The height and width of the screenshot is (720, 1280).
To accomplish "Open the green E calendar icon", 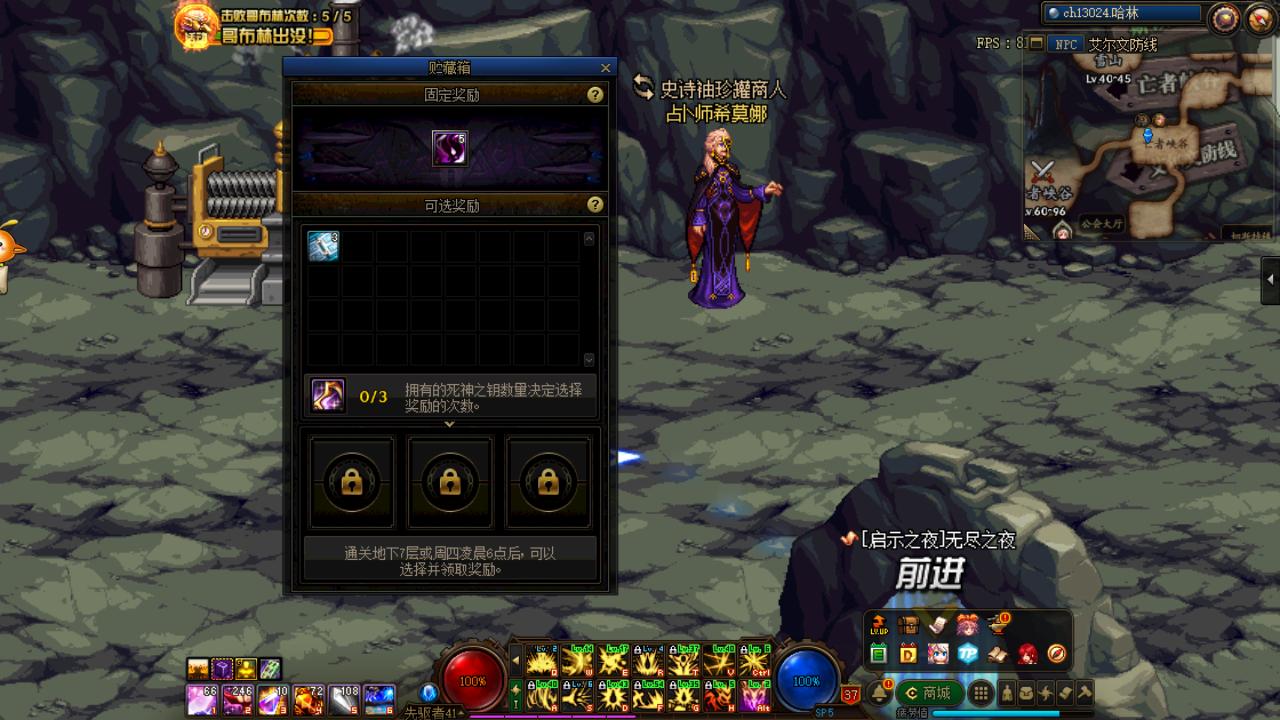I will 879,654.
